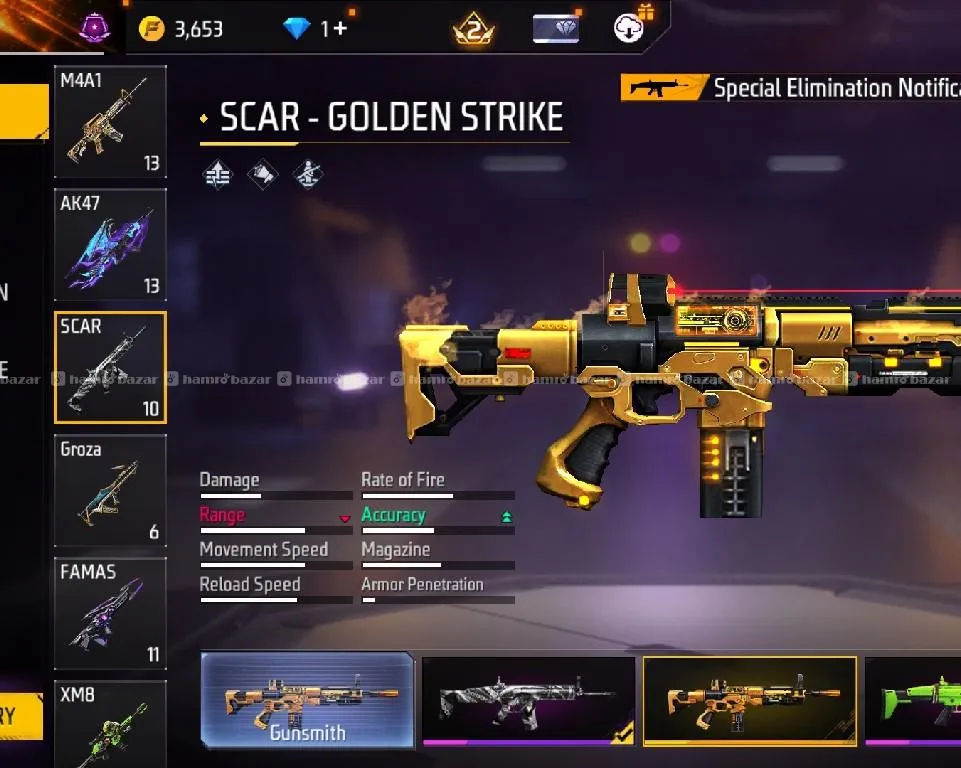Open the SCAR weapon category
Image resolution: width=961 pixels, height=768 pixels.
[x=110, y=367]
